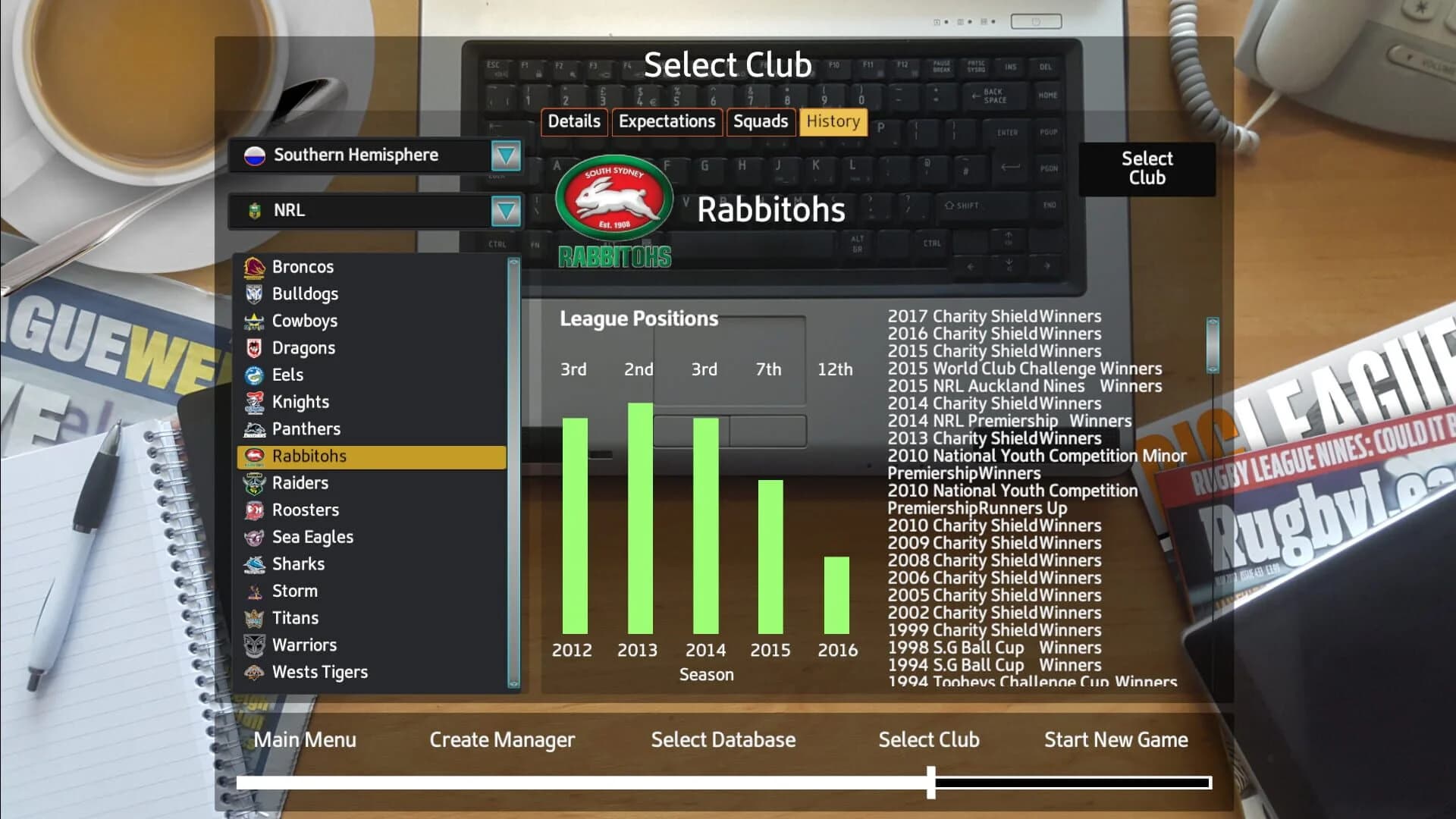Click the club list scrollbar
1456x819 pixels.
click(513, 470)
